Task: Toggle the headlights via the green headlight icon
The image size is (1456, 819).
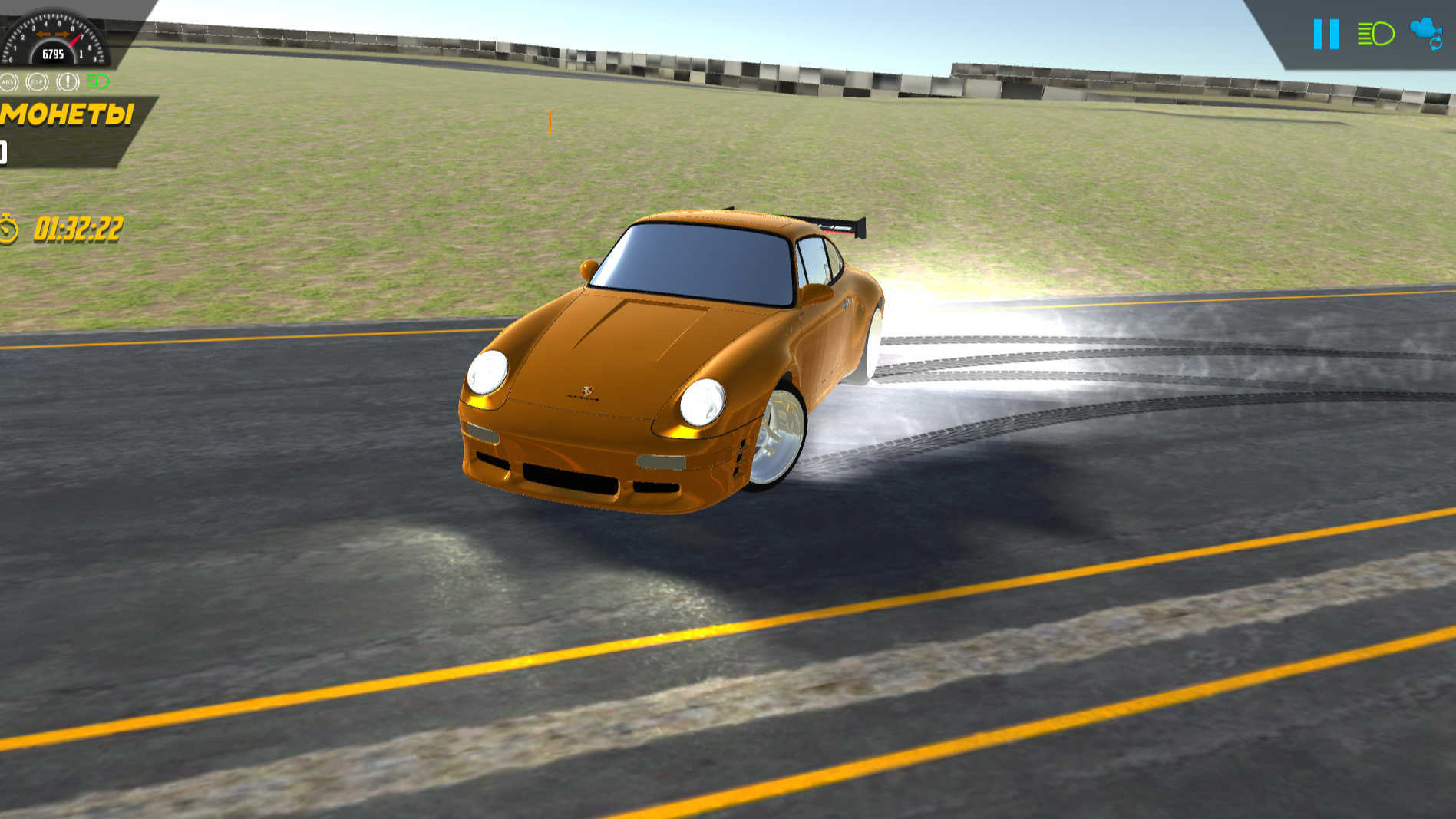Action: pos(1378,33)
